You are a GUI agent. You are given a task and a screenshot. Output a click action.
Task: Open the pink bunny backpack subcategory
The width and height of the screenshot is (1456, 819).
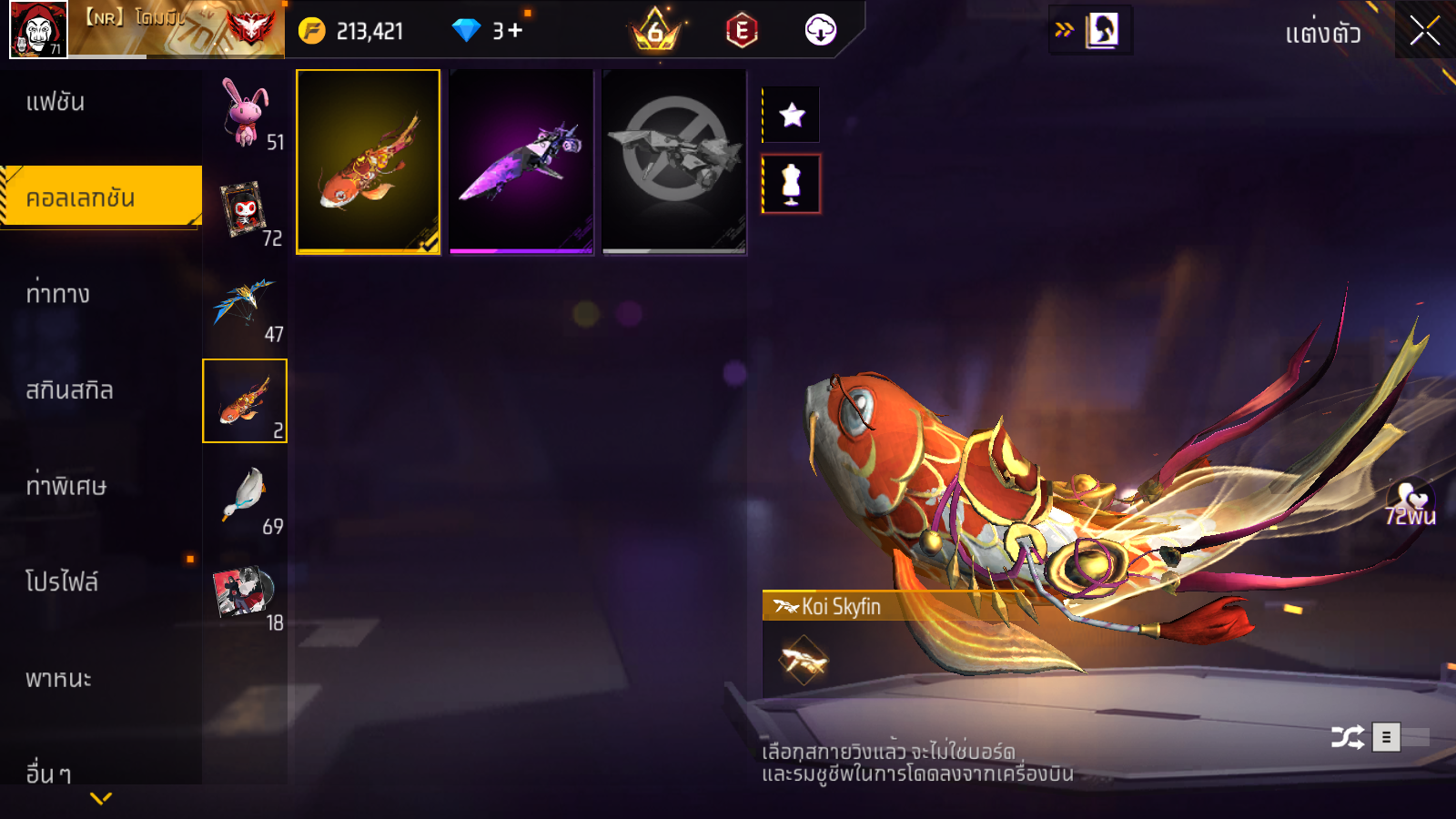point(246,113)
